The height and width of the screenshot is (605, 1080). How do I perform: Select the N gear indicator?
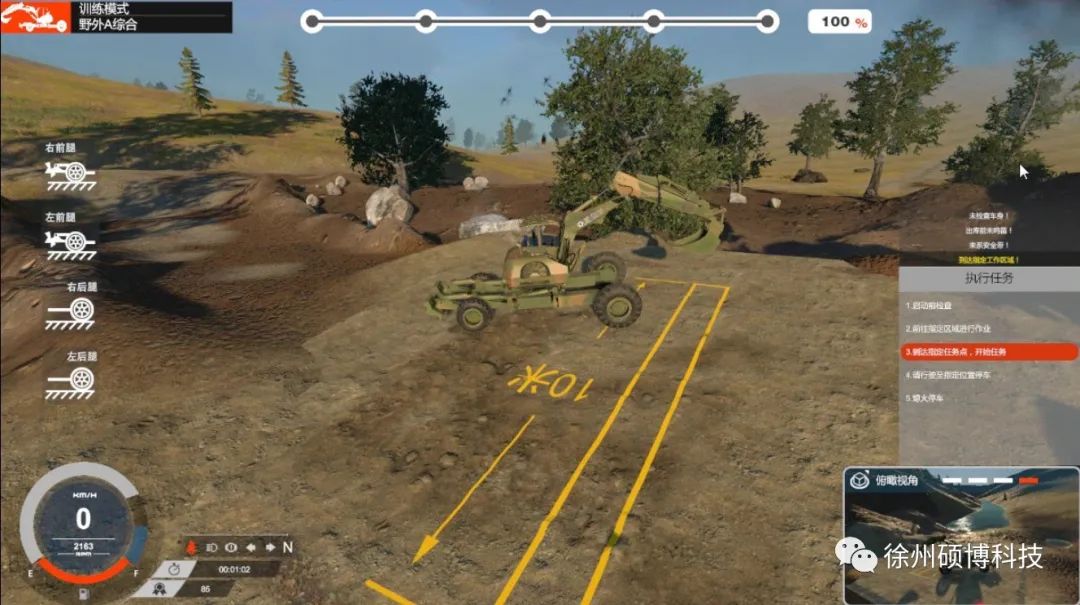pos(287,547)
